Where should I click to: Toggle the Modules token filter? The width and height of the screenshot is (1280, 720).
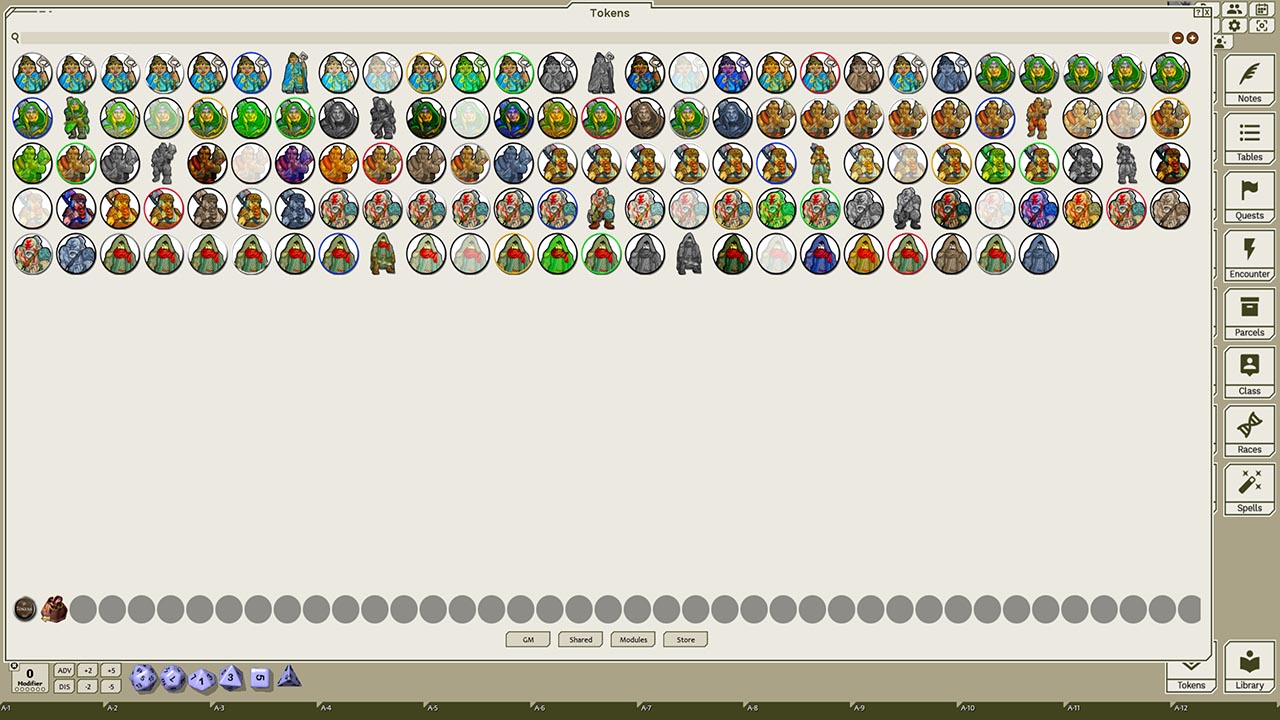pos(632,639)
